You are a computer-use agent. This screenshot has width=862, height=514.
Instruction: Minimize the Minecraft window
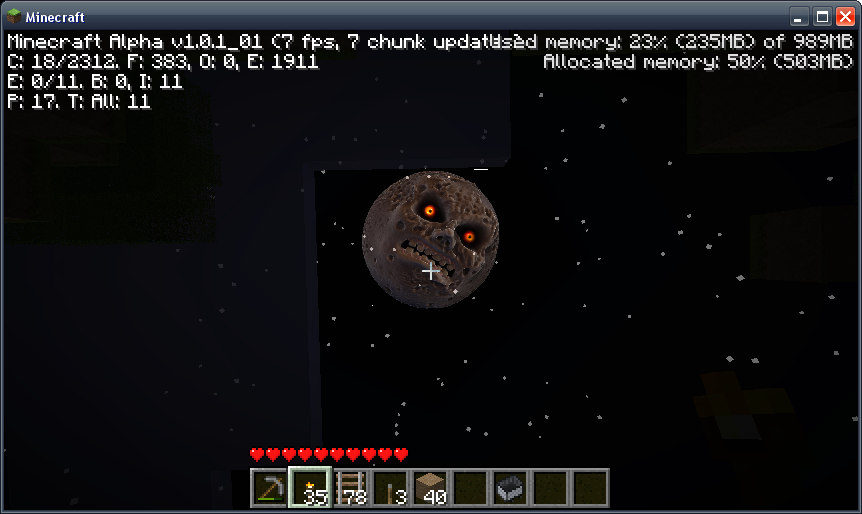tap(799, 17)
